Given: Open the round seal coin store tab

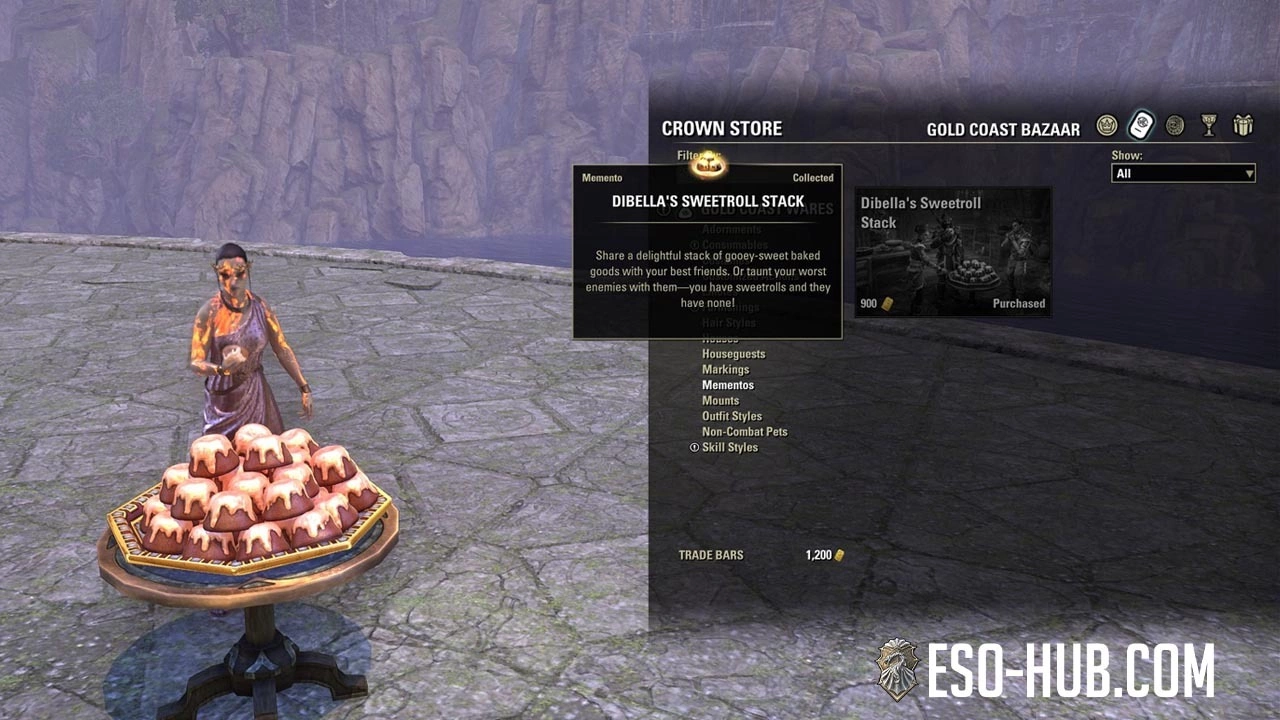Looking at the screenshot, I should [1175, 126].
